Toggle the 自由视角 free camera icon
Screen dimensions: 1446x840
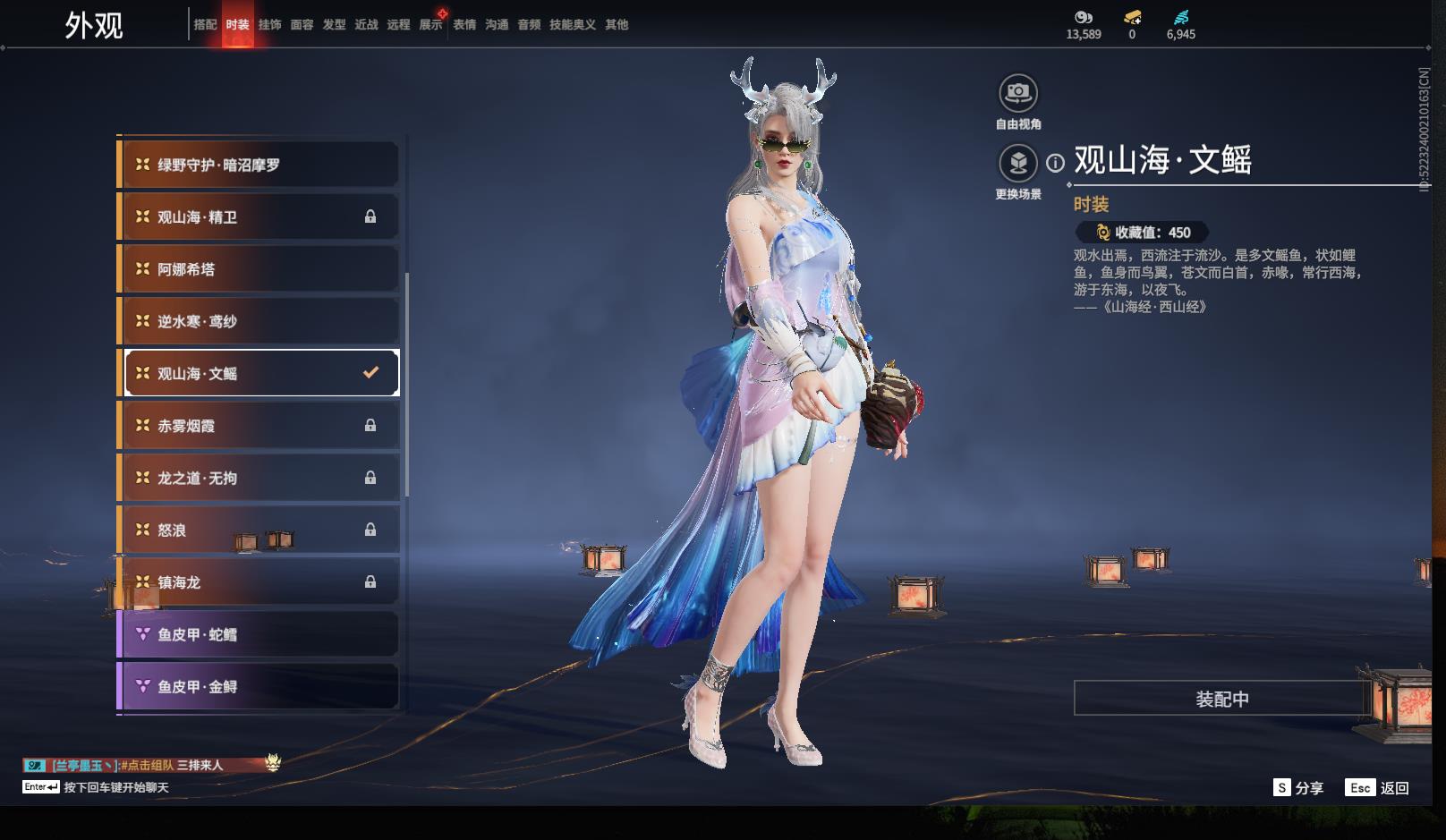click(x=1018, y=93)
